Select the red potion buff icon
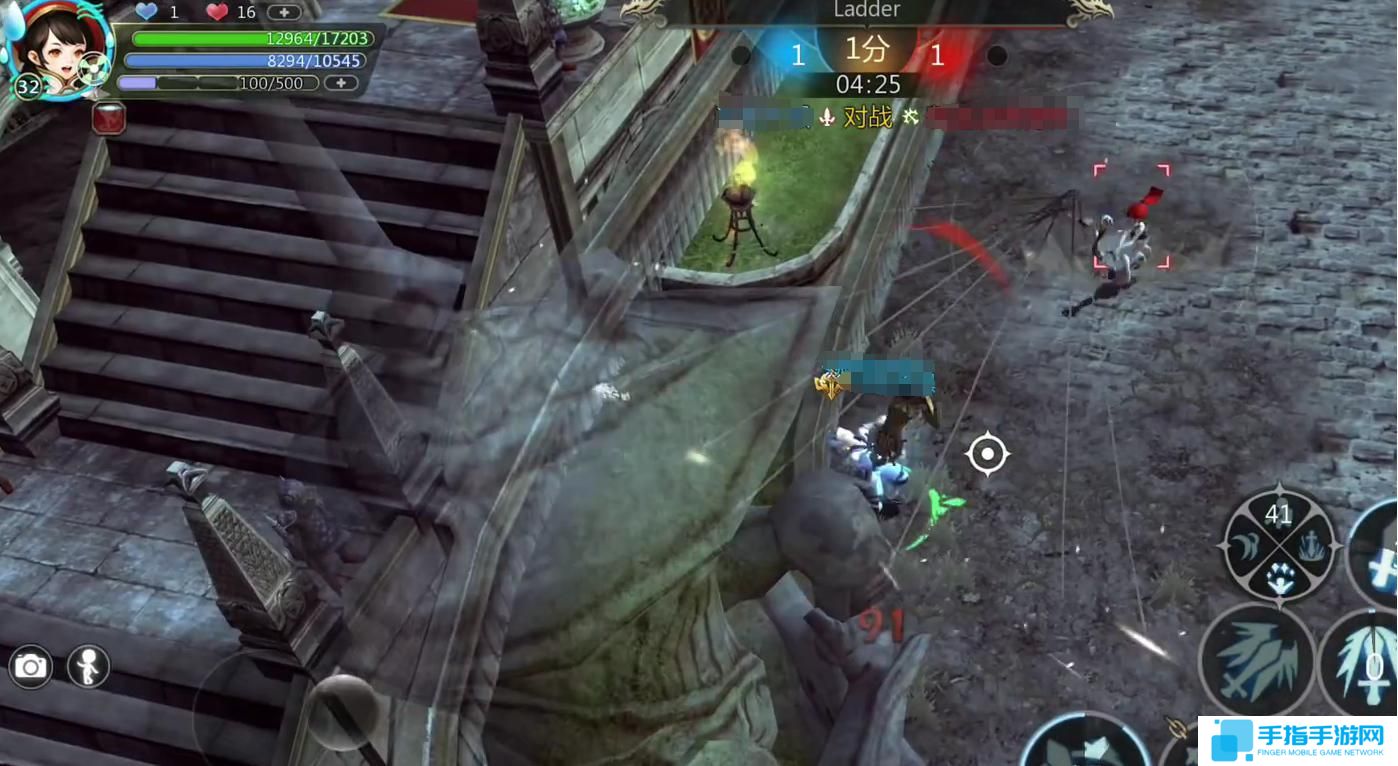The height and width of the screenshot is (766, 1398). point(109,117)
